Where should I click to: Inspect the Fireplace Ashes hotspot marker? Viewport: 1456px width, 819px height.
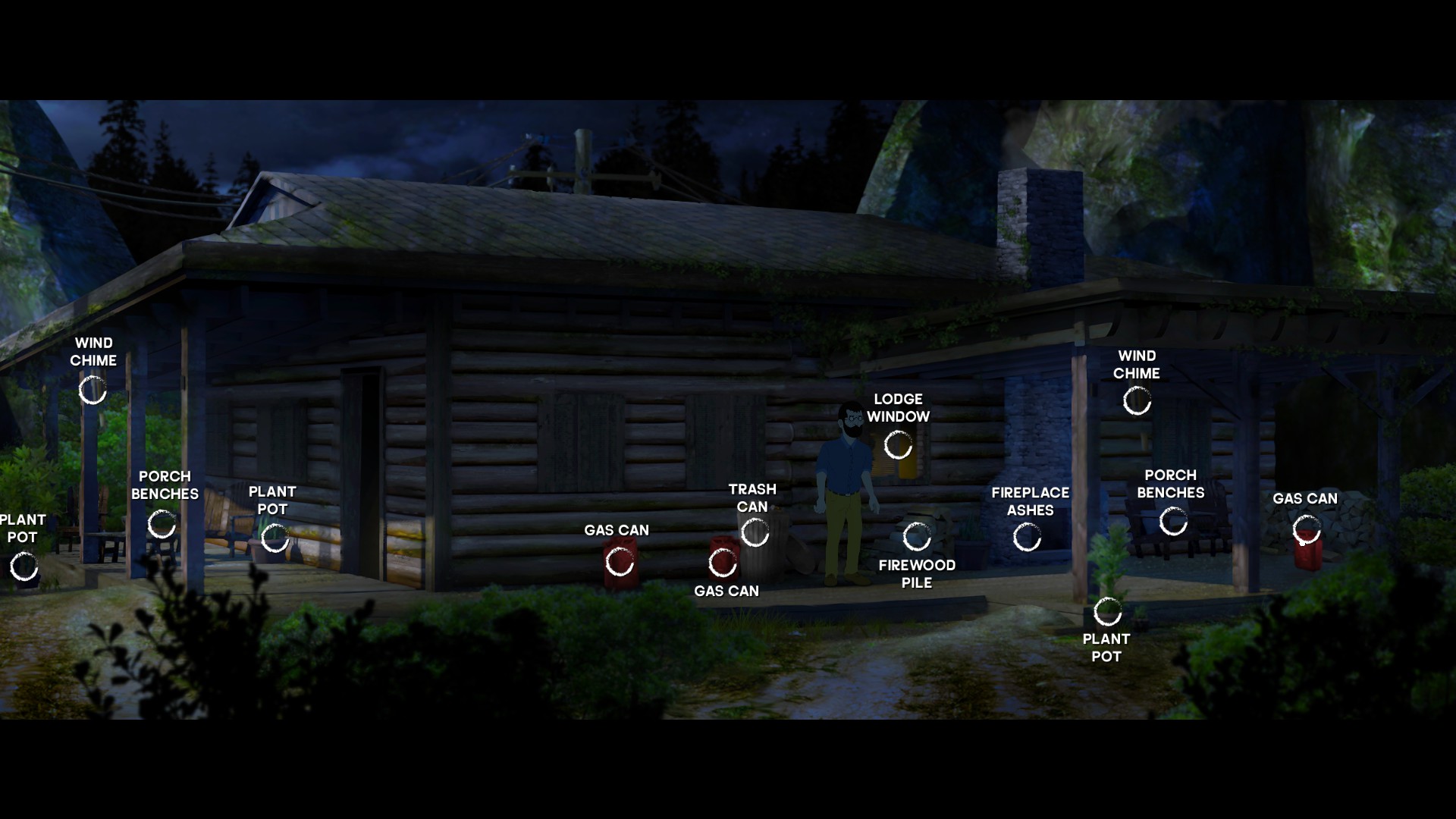point(1028,538)
